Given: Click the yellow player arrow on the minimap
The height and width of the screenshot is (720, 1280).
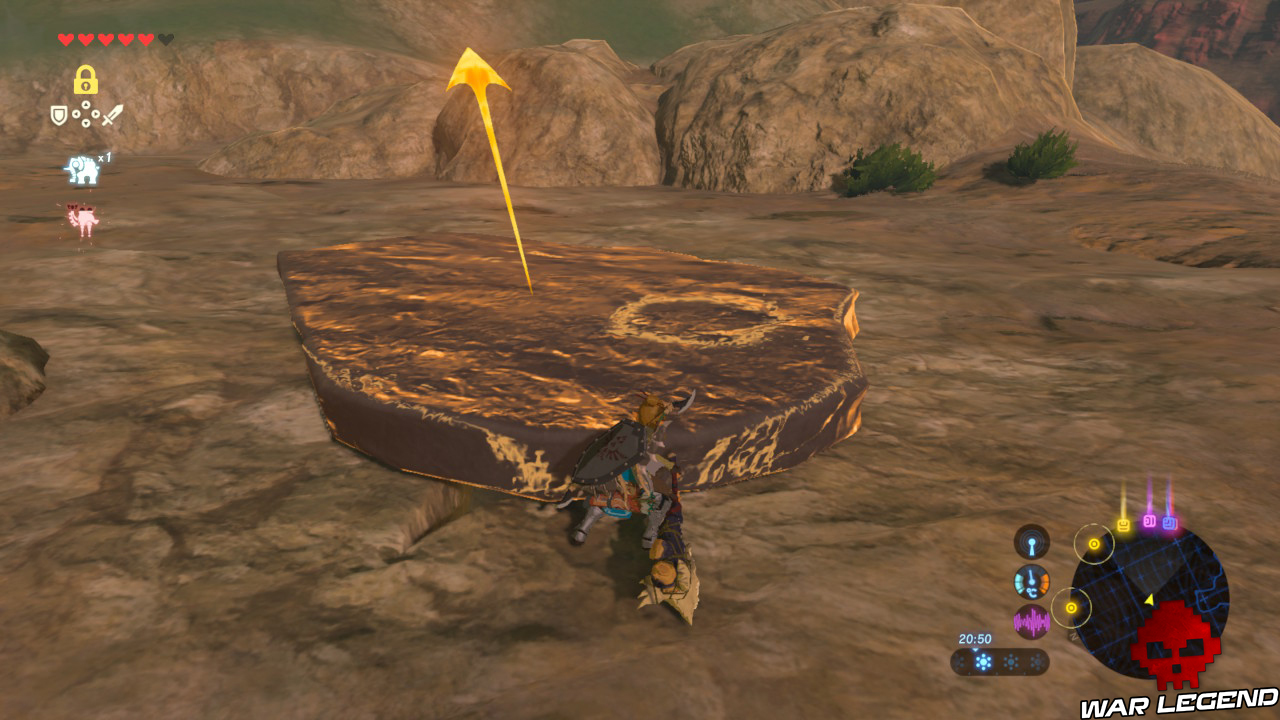Looking at the screenshot, I should click(1149, 599).
